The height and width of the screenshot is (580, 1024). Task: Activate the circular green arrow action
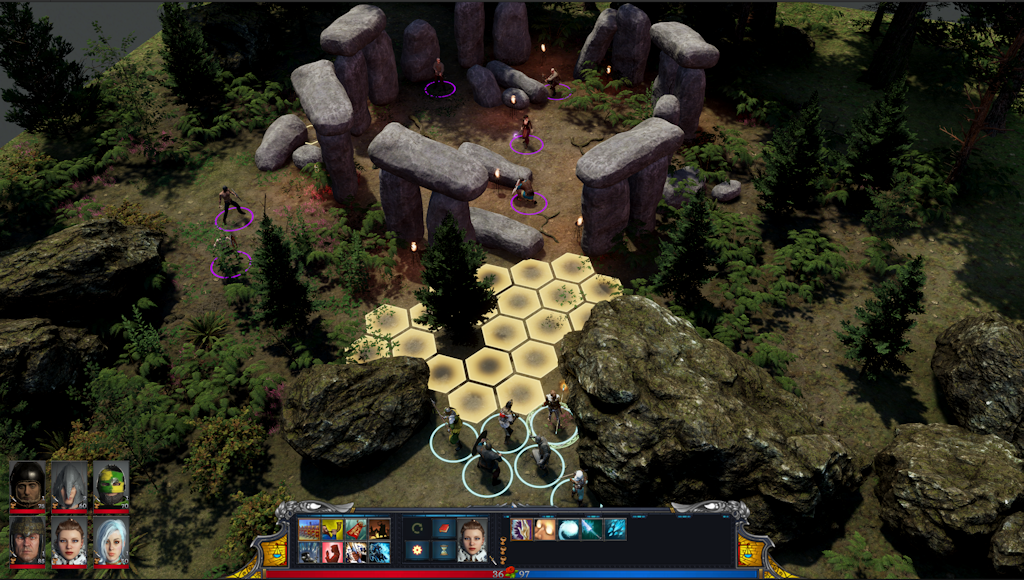[417, 529]
